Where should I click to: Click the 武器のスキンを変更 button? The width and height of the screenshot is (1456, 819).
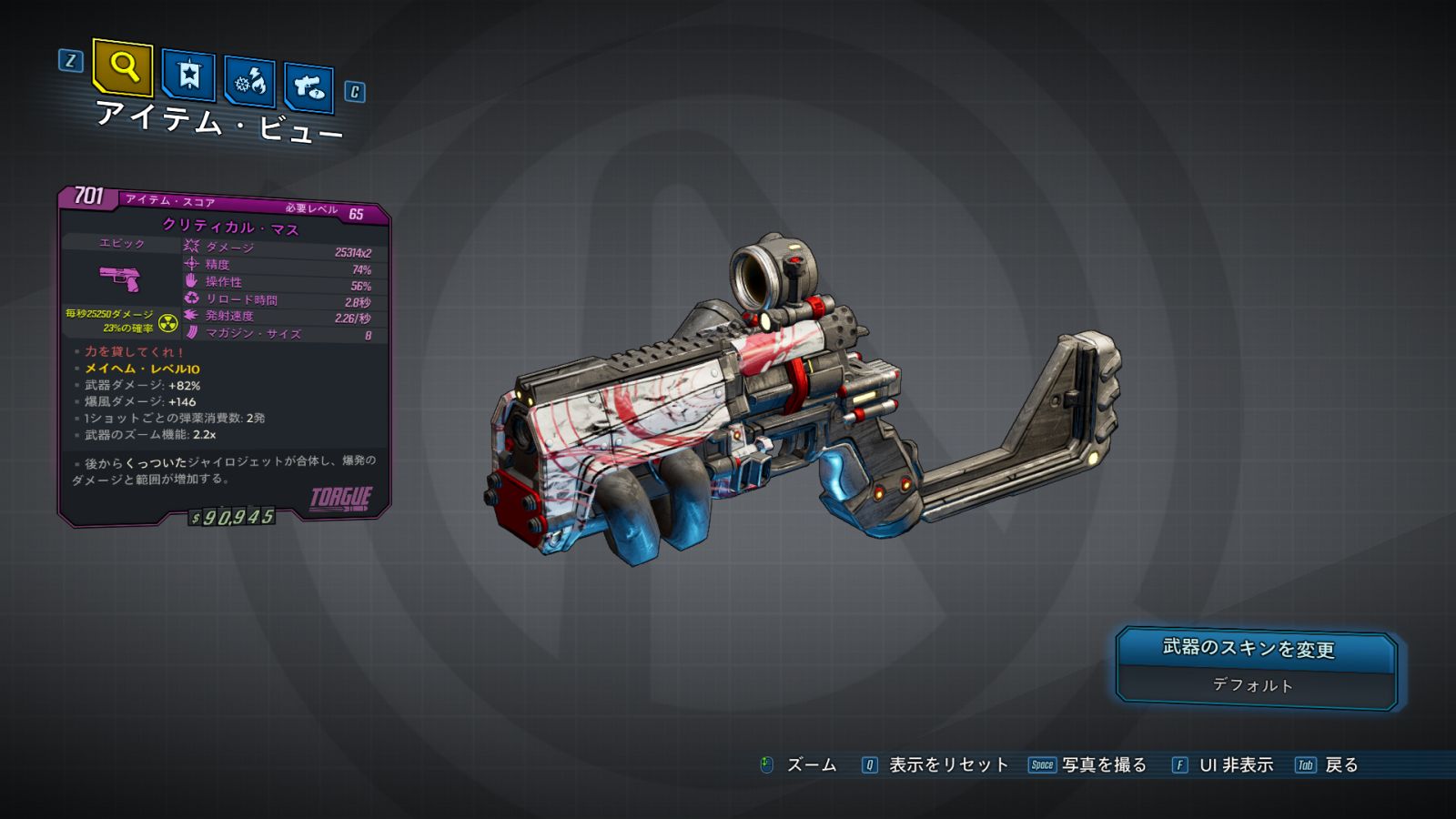coord(1256,648)
